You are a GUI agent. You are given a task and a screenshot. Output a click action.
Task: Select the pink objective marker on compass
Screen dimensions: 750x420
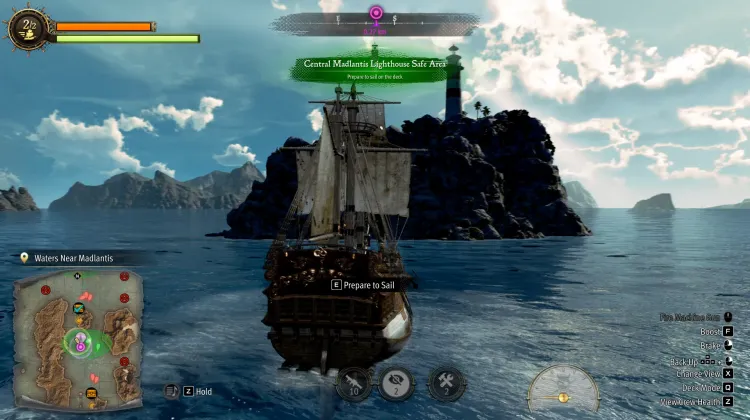click(376, 14)
